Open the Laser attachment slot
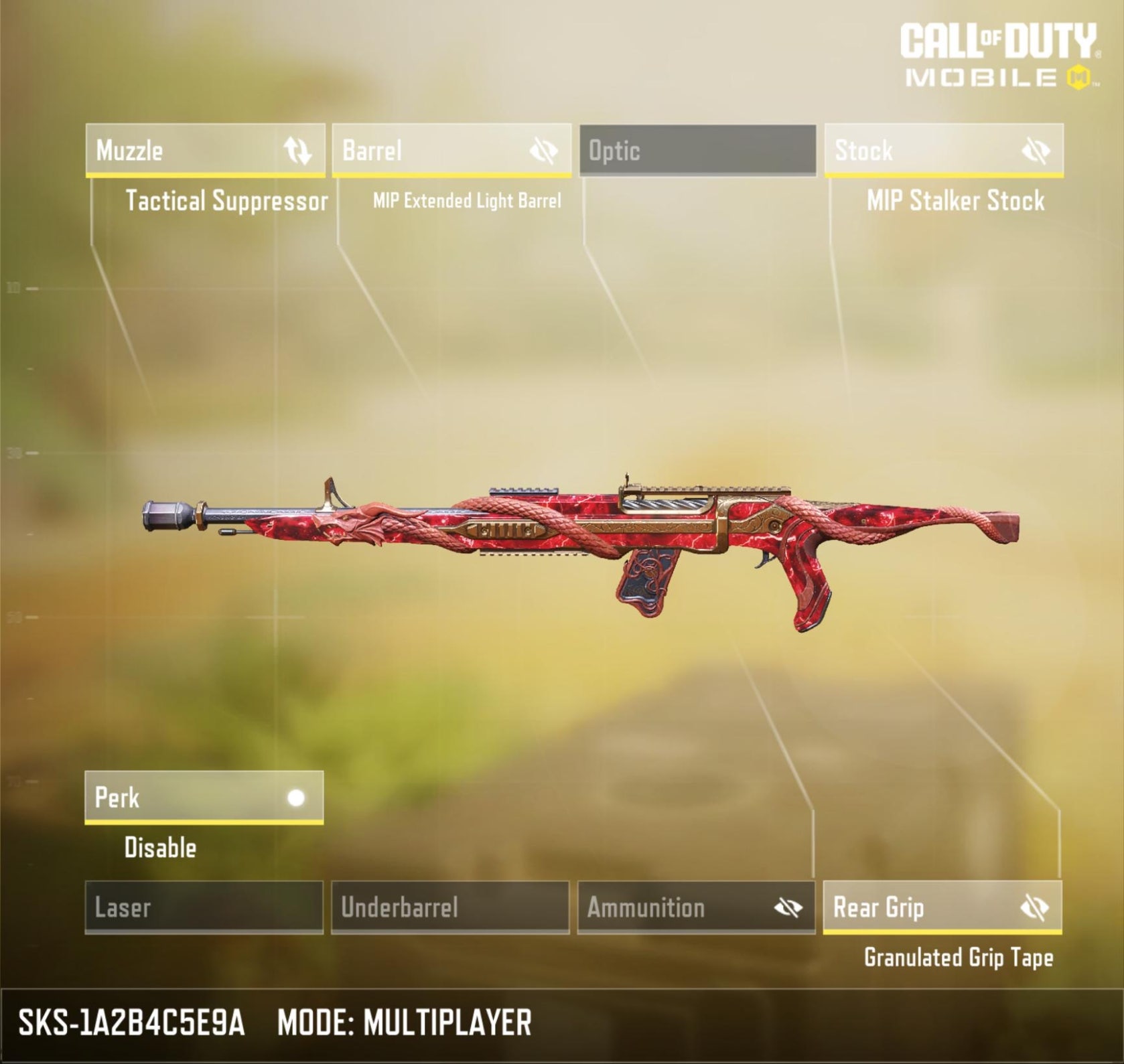Screen dimensions: 1124x1064 click(x=204, y=907)
